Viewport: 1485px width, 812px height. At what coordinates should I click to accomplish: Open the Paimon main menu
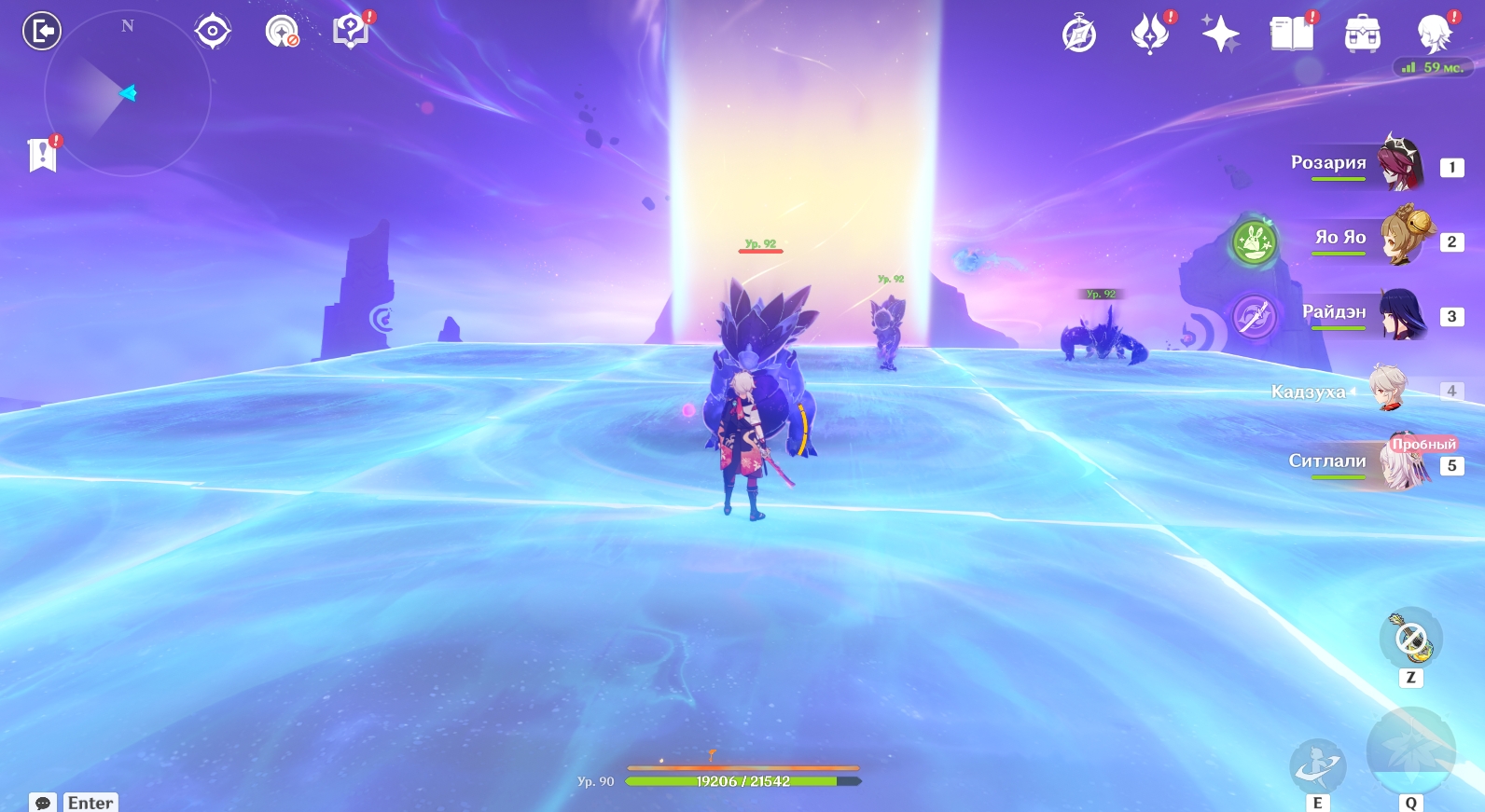1434,34
